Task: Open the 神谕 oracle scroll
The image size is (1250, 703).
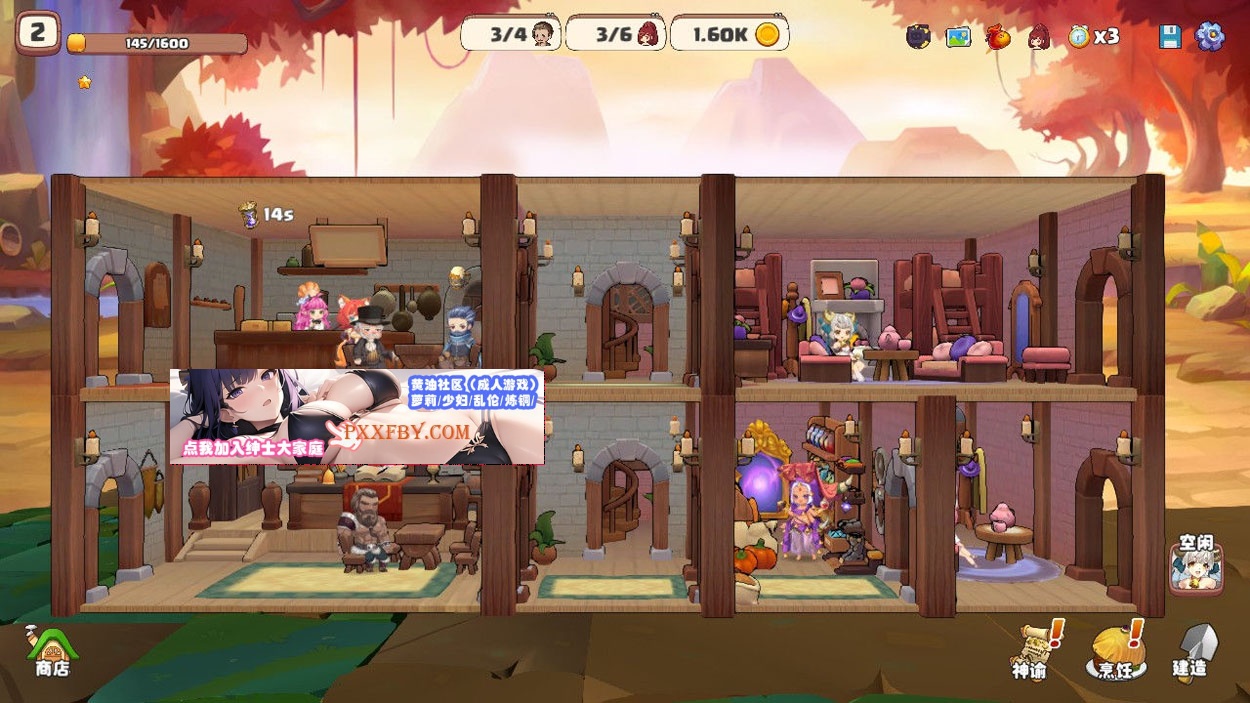Action: point(1033,650)
